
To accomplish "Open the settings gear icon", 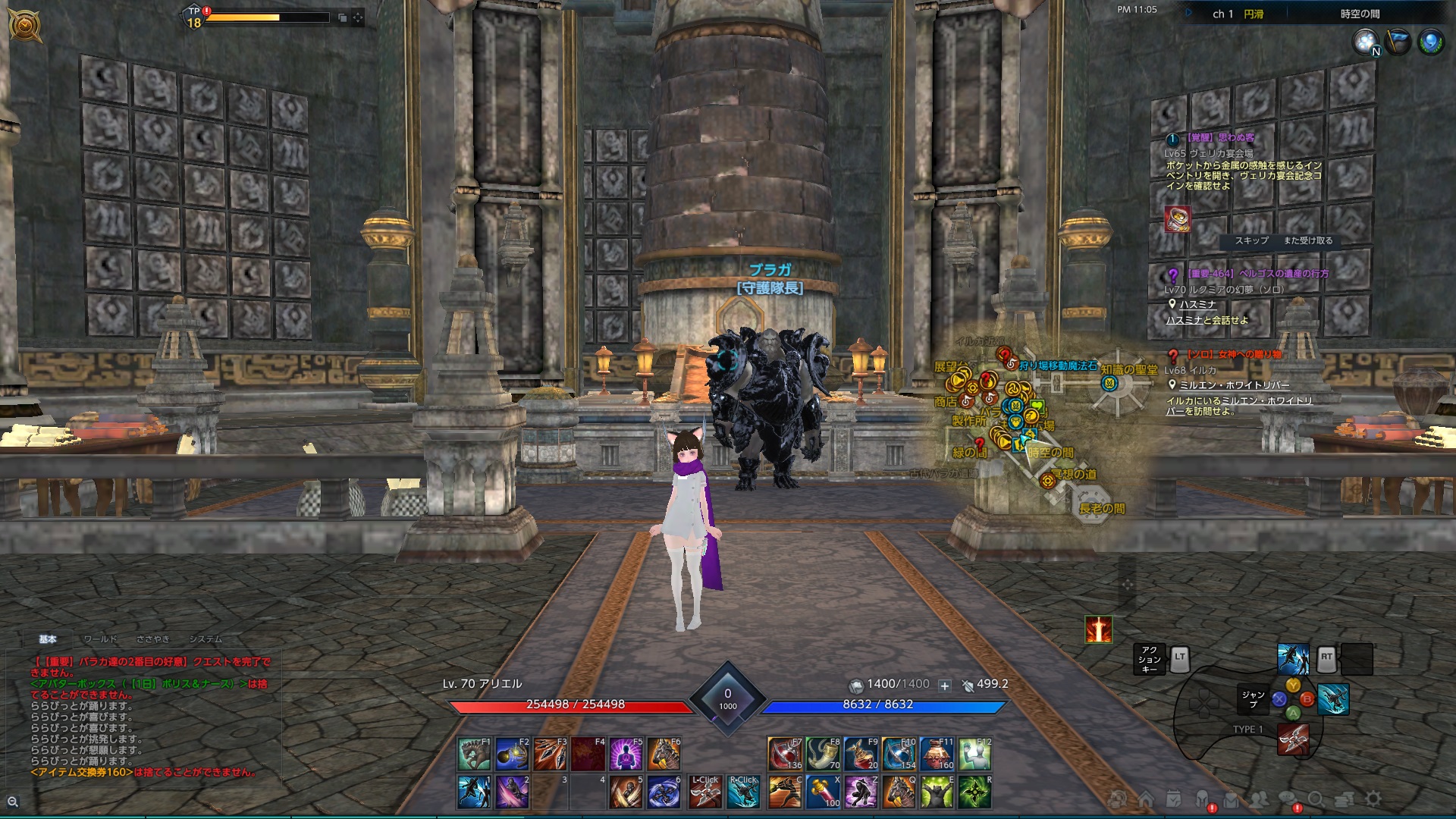I will coord(1373,799).
